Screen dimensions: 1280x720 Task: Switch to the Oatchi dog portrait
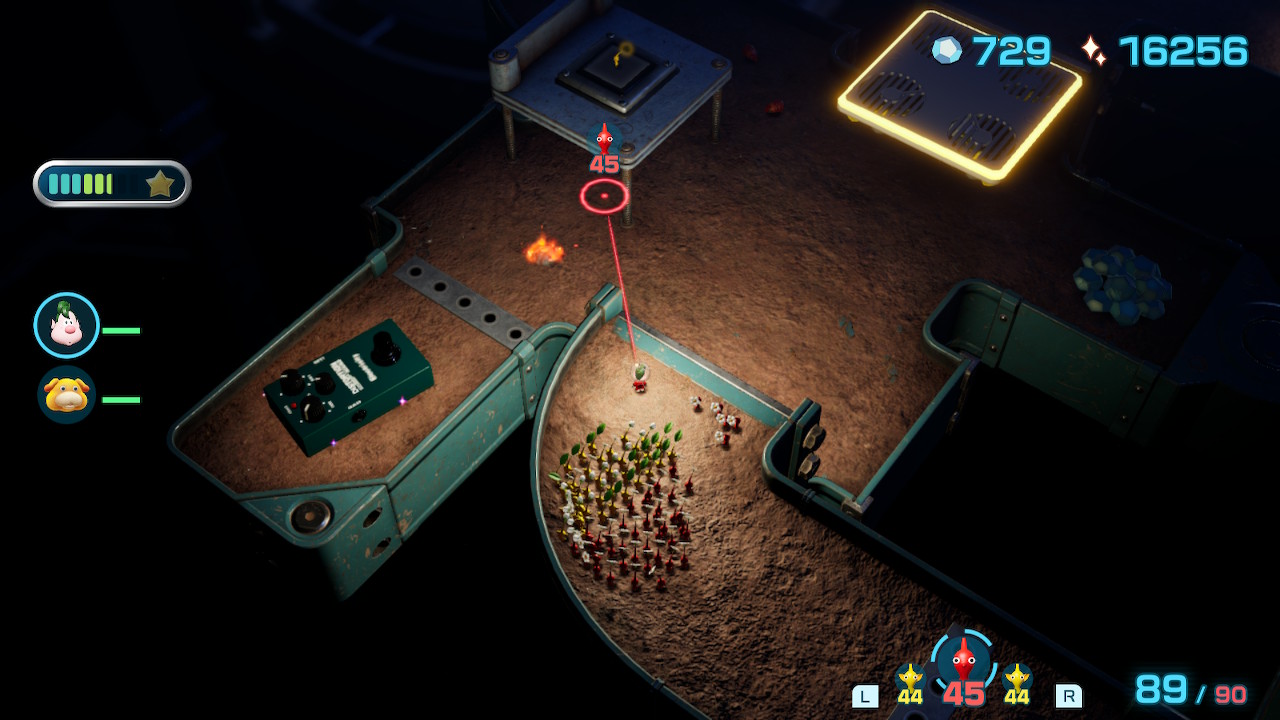[x=66, y=395]
